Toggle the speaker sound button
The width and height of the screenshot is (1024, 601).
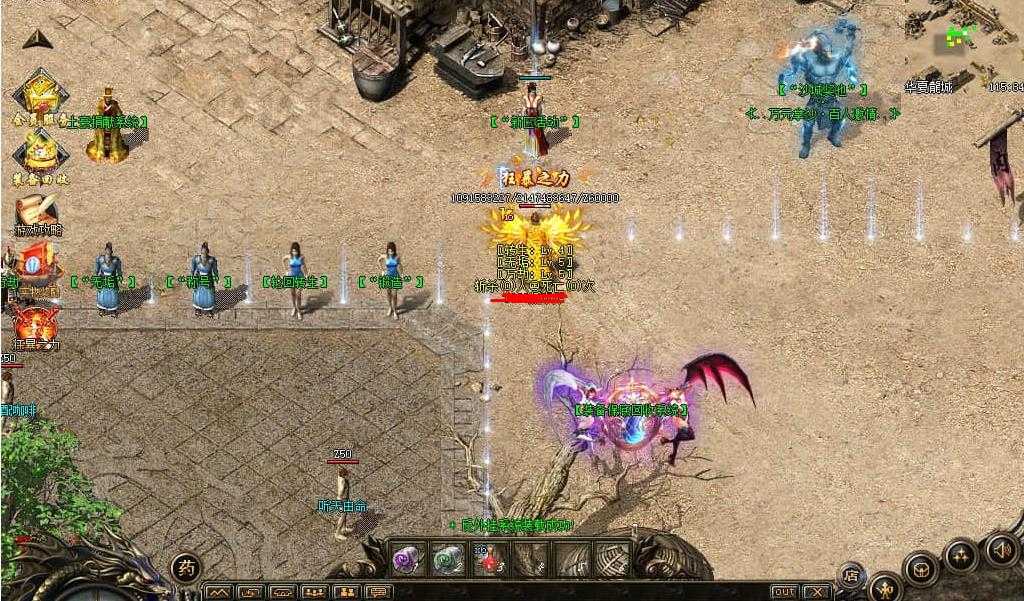click(x=1001, y=549)
